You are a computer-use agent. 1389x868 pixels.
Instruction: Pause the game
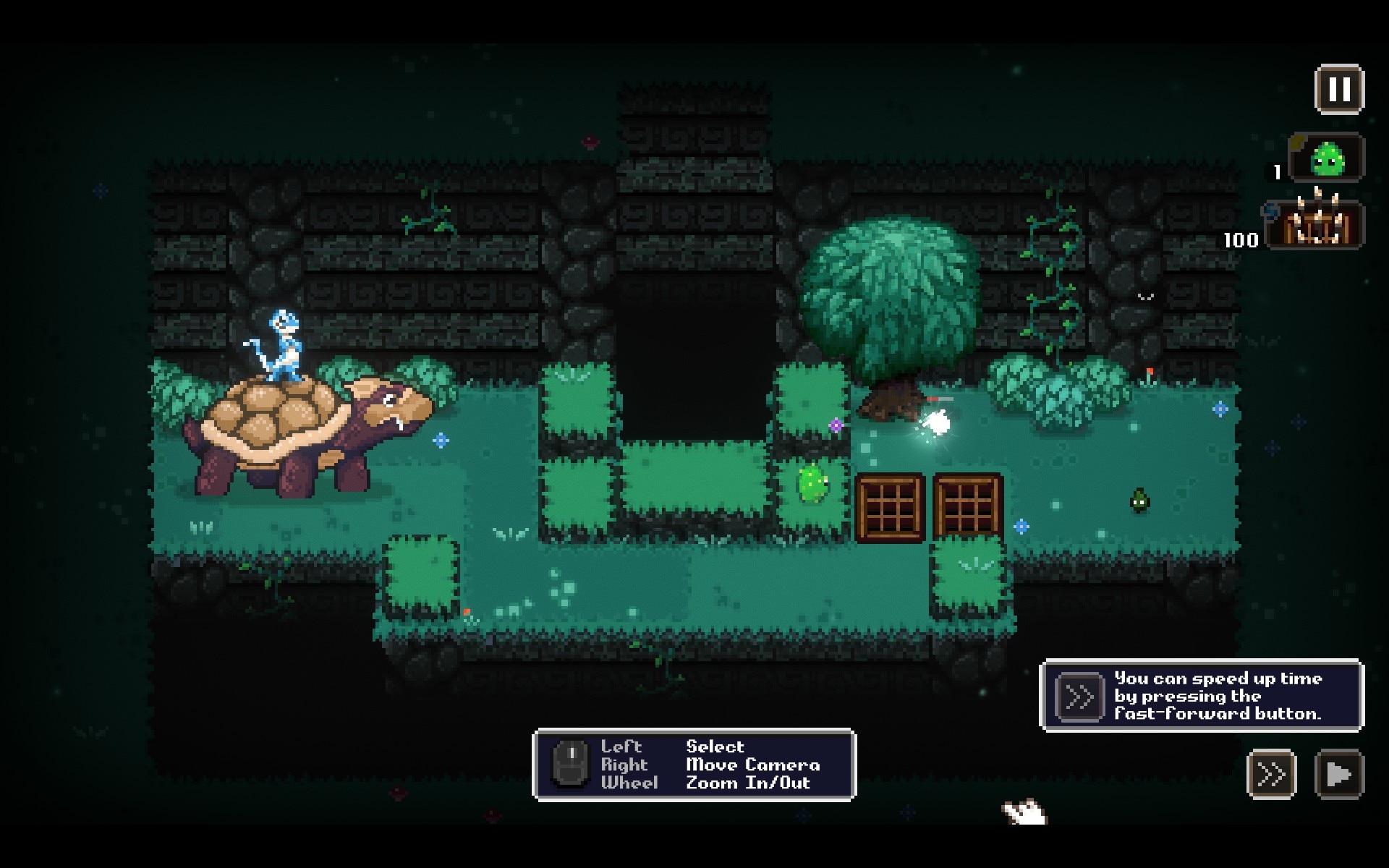point(1339,90)
